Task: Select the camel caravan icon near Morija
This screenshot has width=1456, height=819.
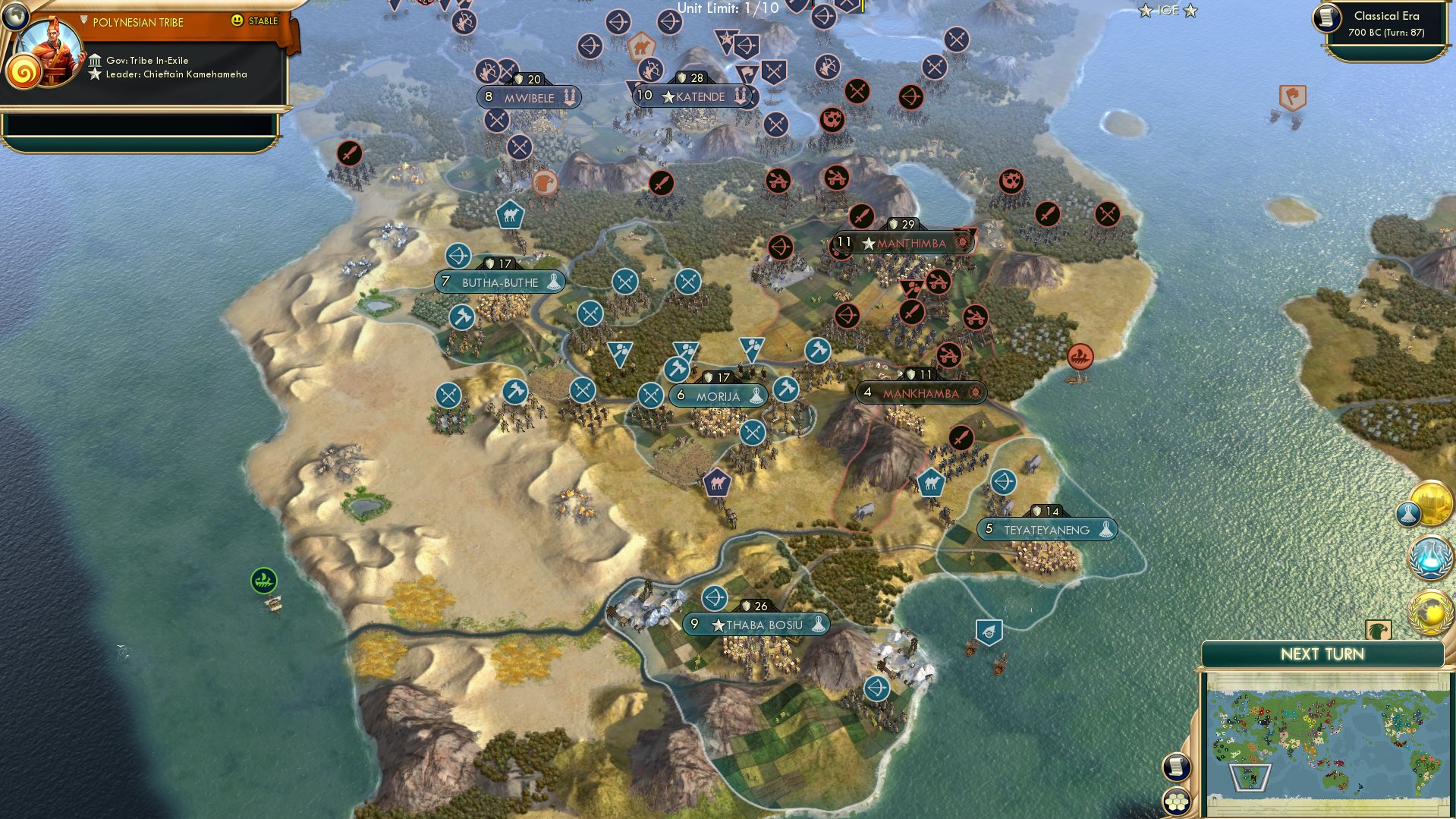Action: click(x=716, y=481)
